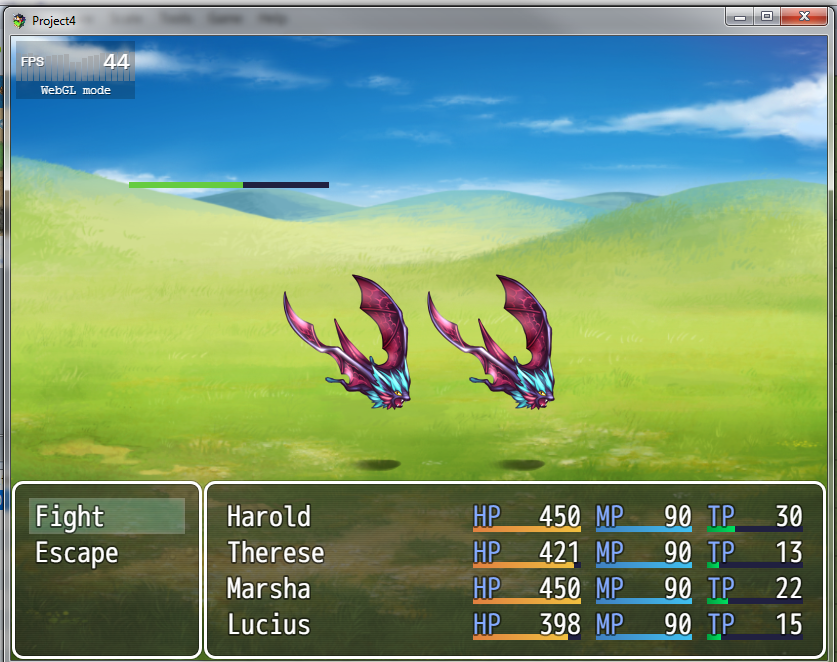Select Escape in the battle menu
The width and height of the screenshot is (837, 662).
tap(106, 553)
